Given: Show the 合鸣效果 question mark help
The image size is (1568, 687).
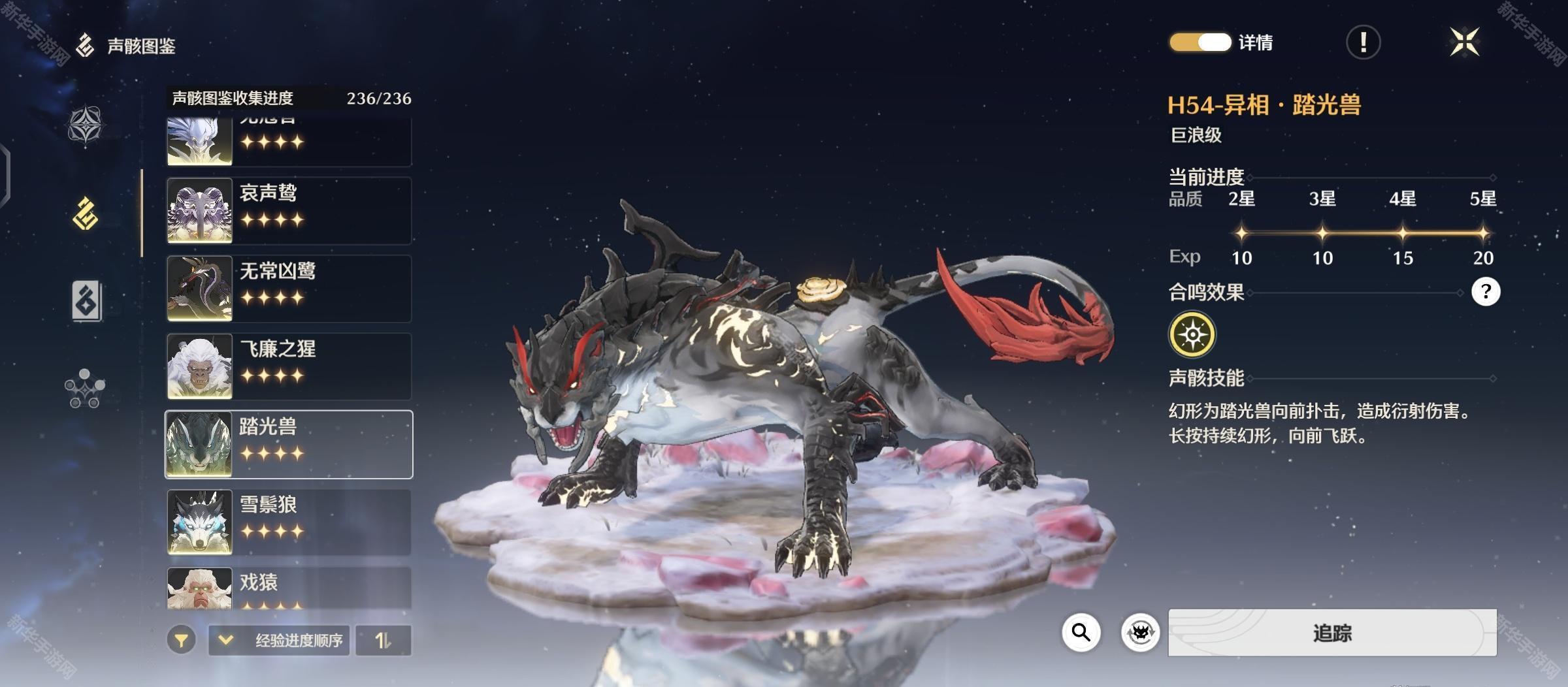Looking at the screenshot, I should 1485,291.
